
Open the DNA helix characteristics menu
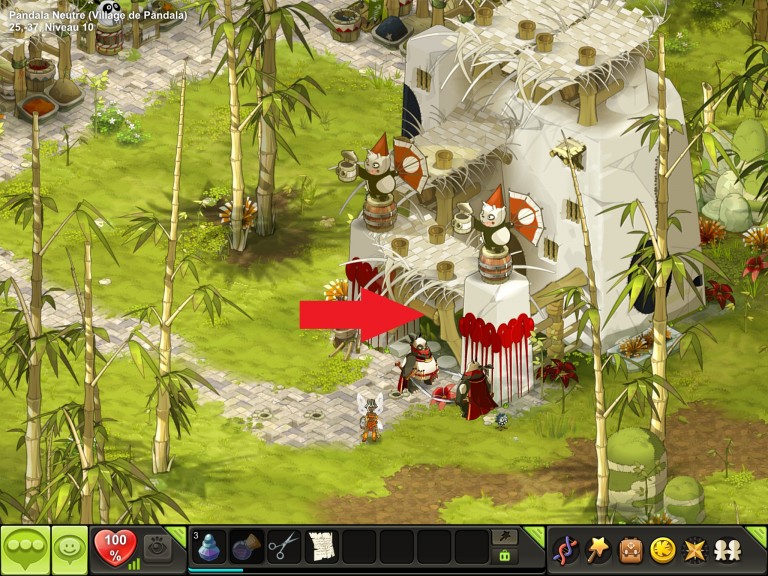pos(566,549)
